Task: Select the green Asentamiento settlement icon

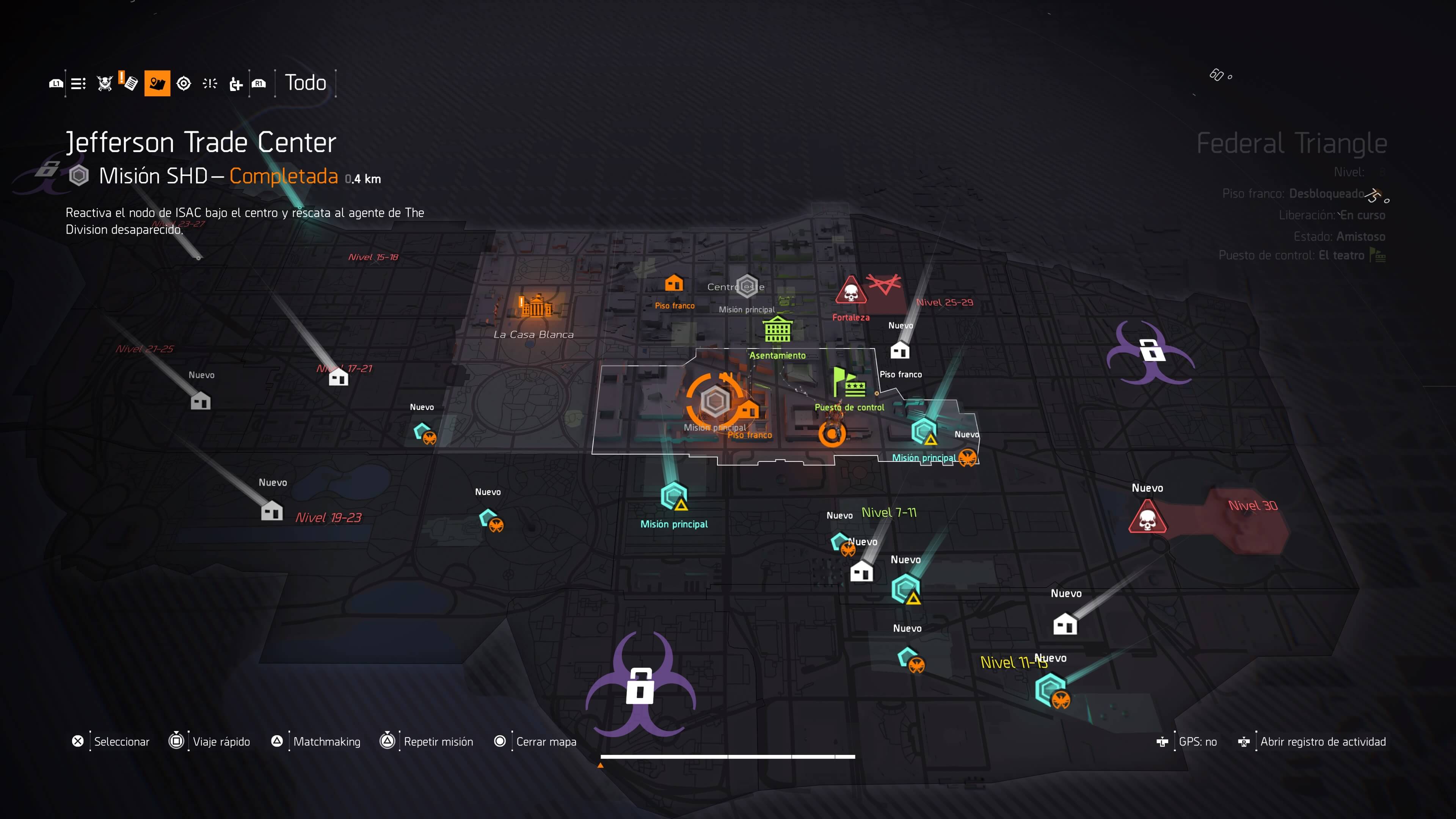Action: pyautogui.click(x=778, y=329)
